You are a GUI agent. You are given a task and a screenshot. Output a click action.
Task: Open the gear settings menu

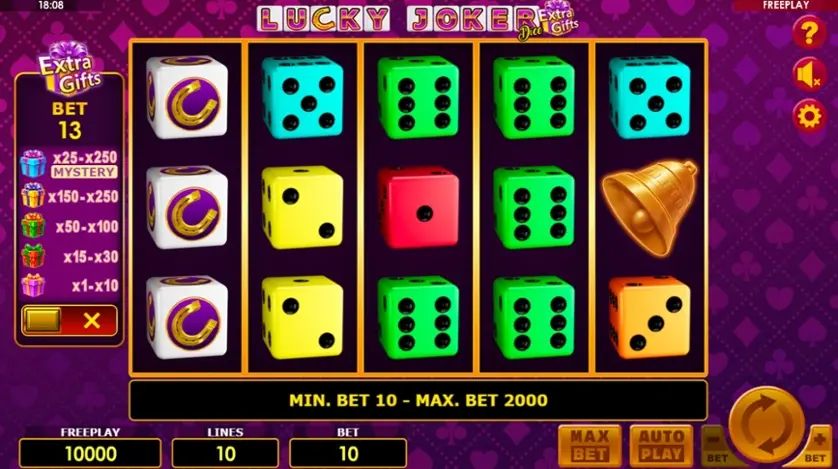(806, 115)
